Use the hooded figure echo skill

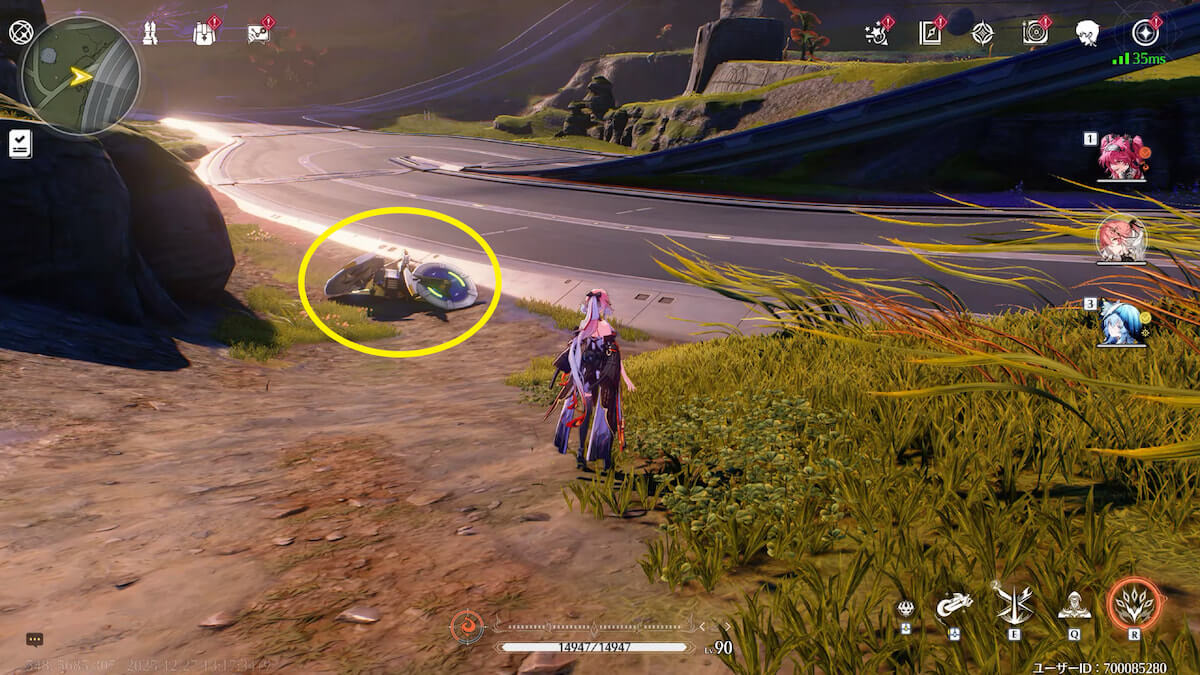pos(1074,604)
